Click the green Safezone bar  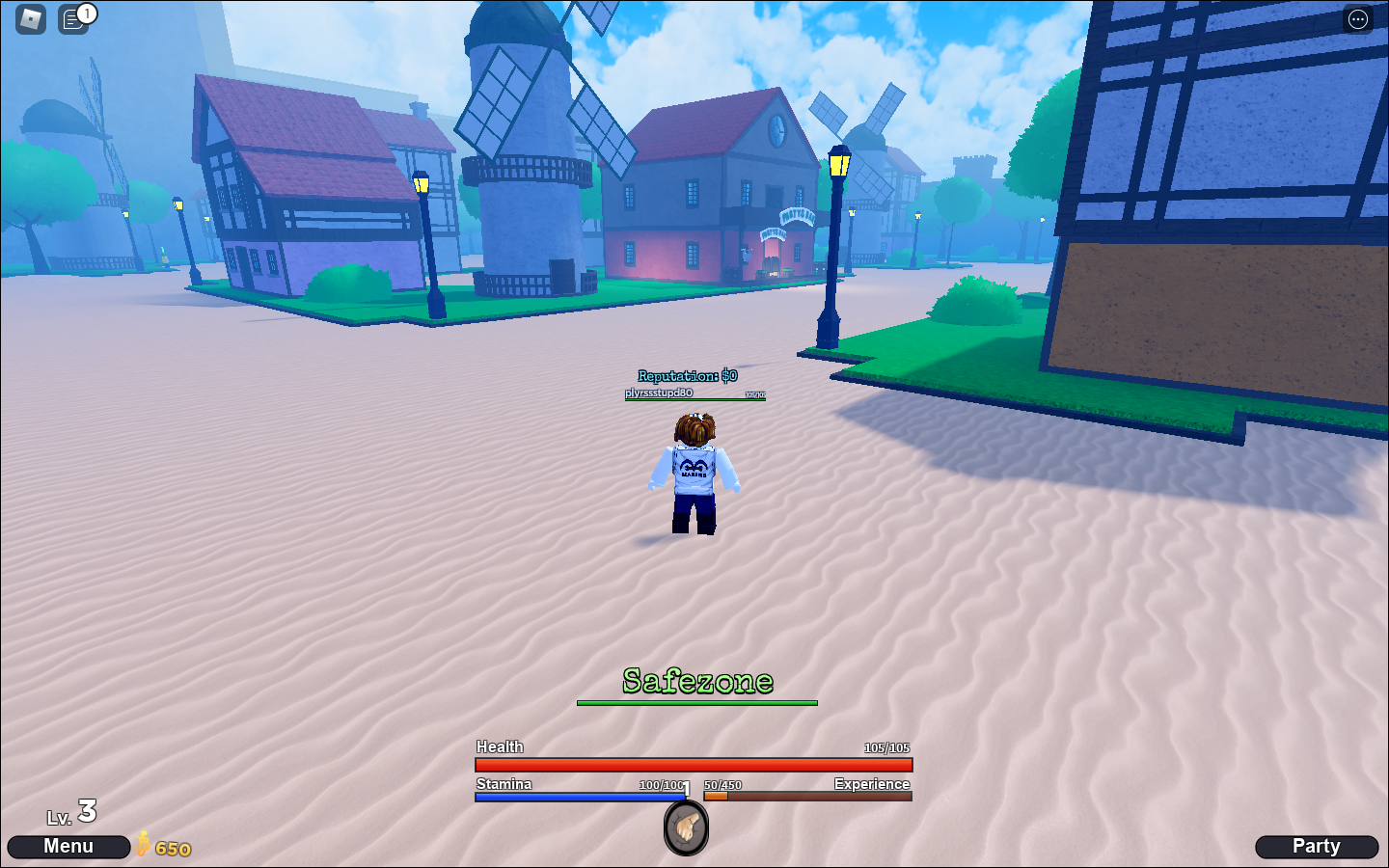[x=695, y=702]
